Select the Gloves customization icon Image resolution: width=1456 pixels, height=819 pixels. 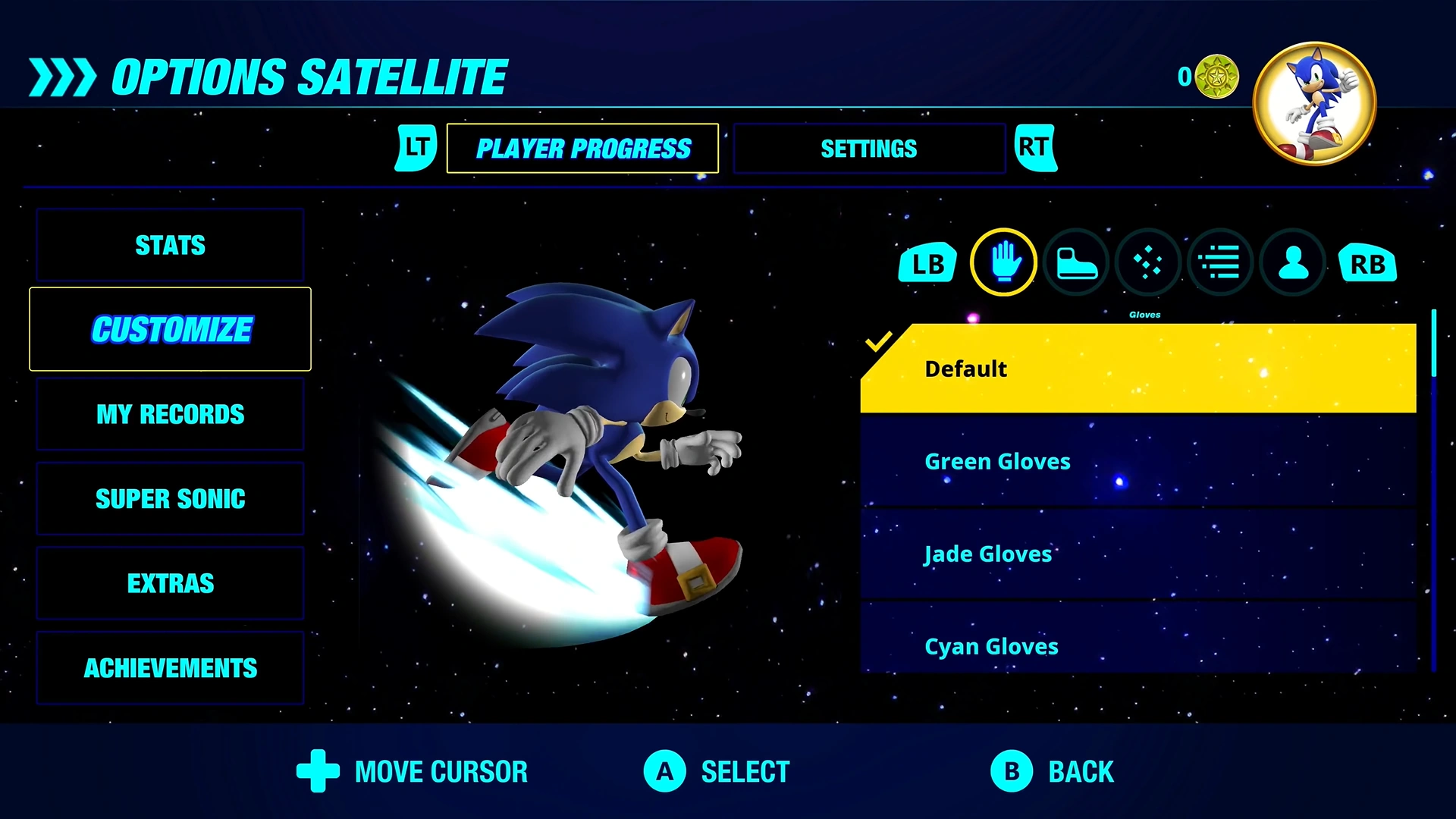click(x=1003, y=262)
